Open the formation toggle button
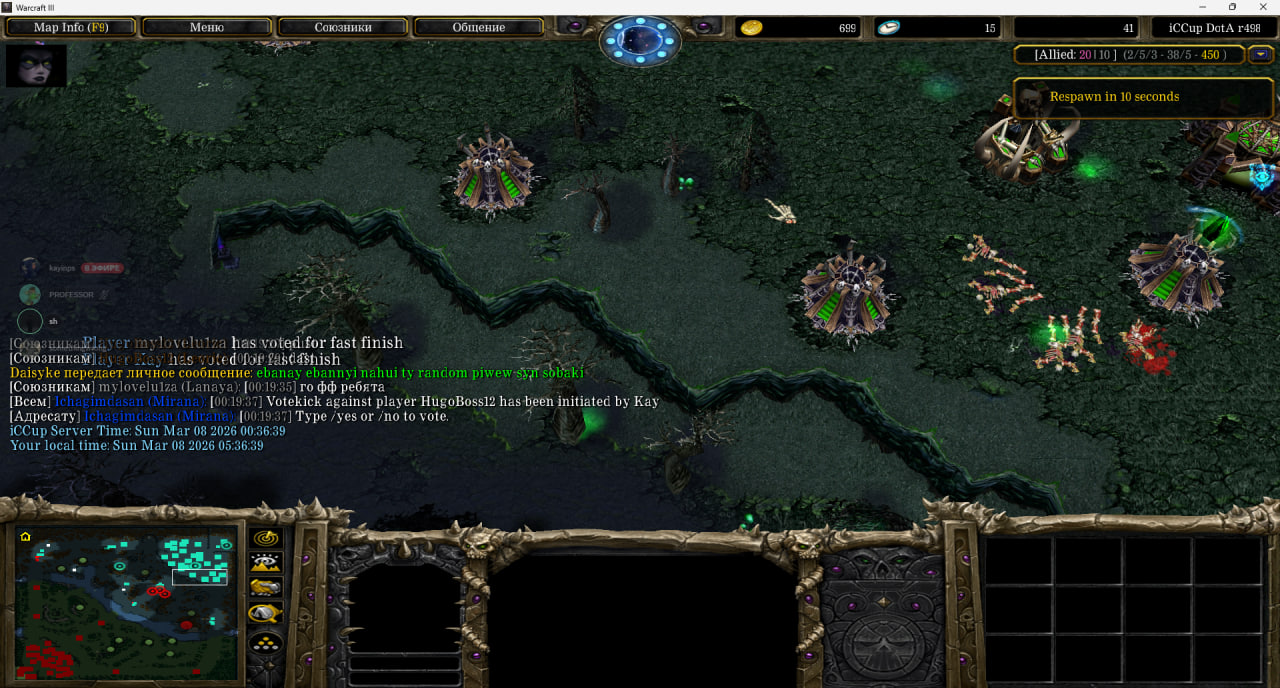This screenshot has width=1280, height=688. (x=265, y=641)
